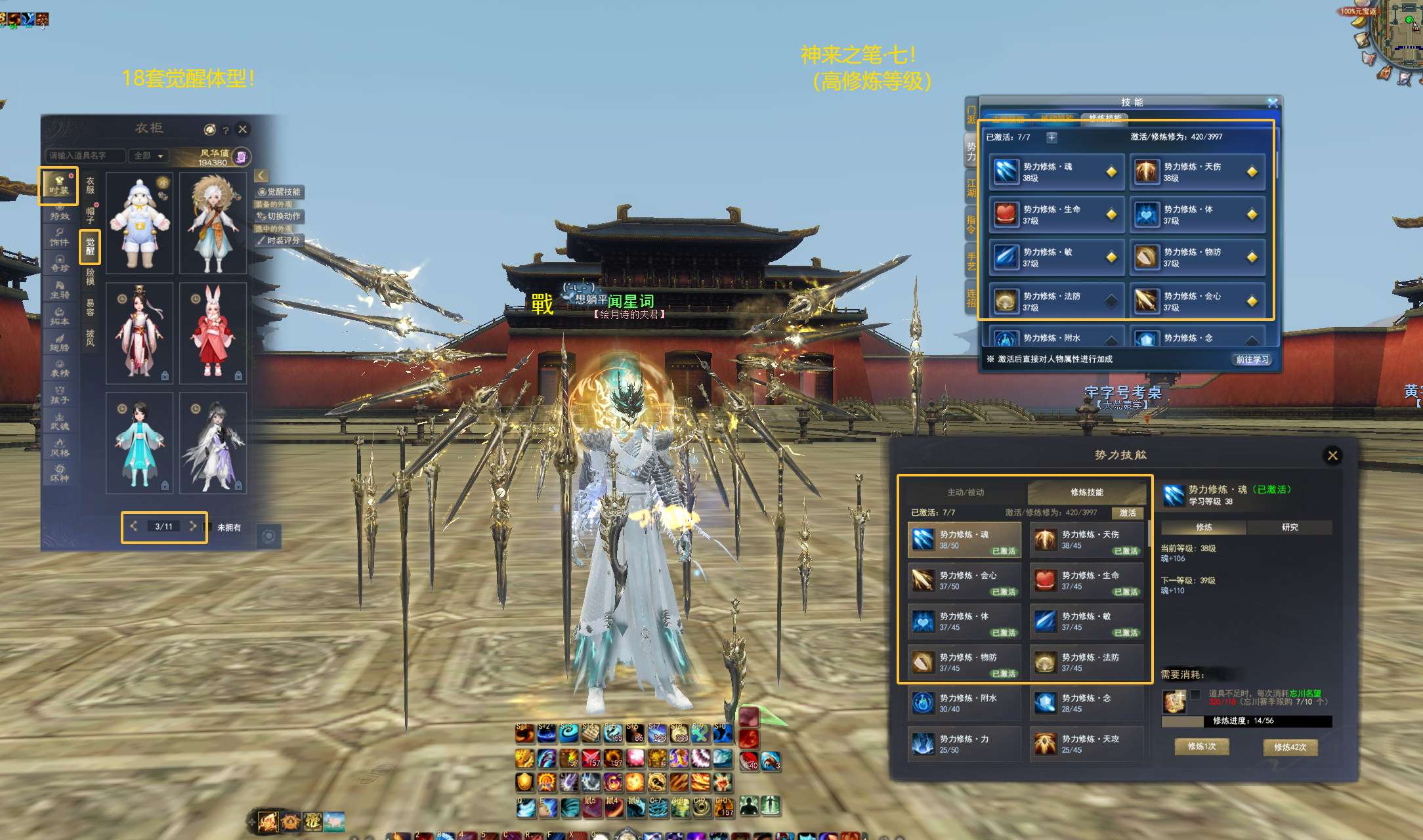Select the white bunny costume thumbnail

click(x=140, y=223)
